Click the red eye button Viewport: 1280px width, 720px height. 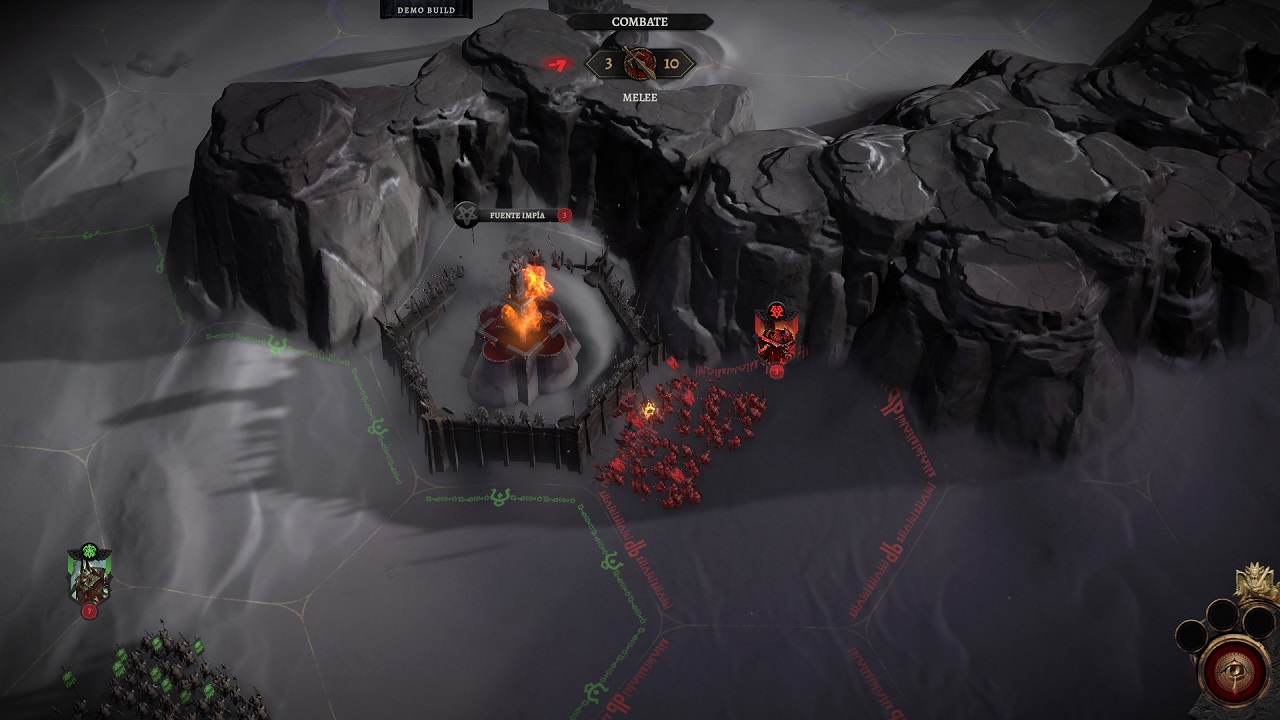(1233, 670)
